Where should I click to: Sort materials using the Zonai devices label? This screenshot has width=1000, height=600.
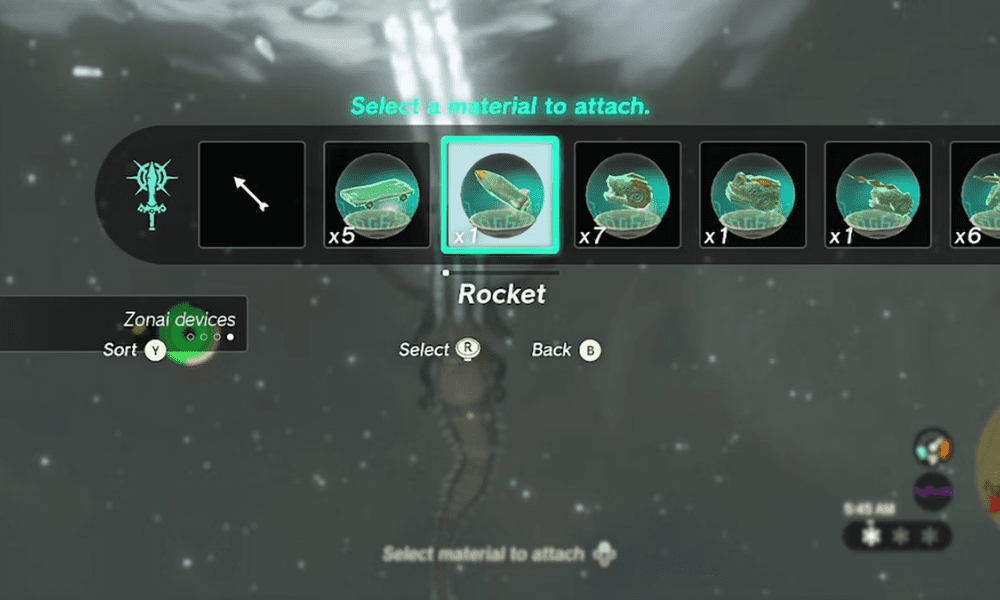coord(179,320)
